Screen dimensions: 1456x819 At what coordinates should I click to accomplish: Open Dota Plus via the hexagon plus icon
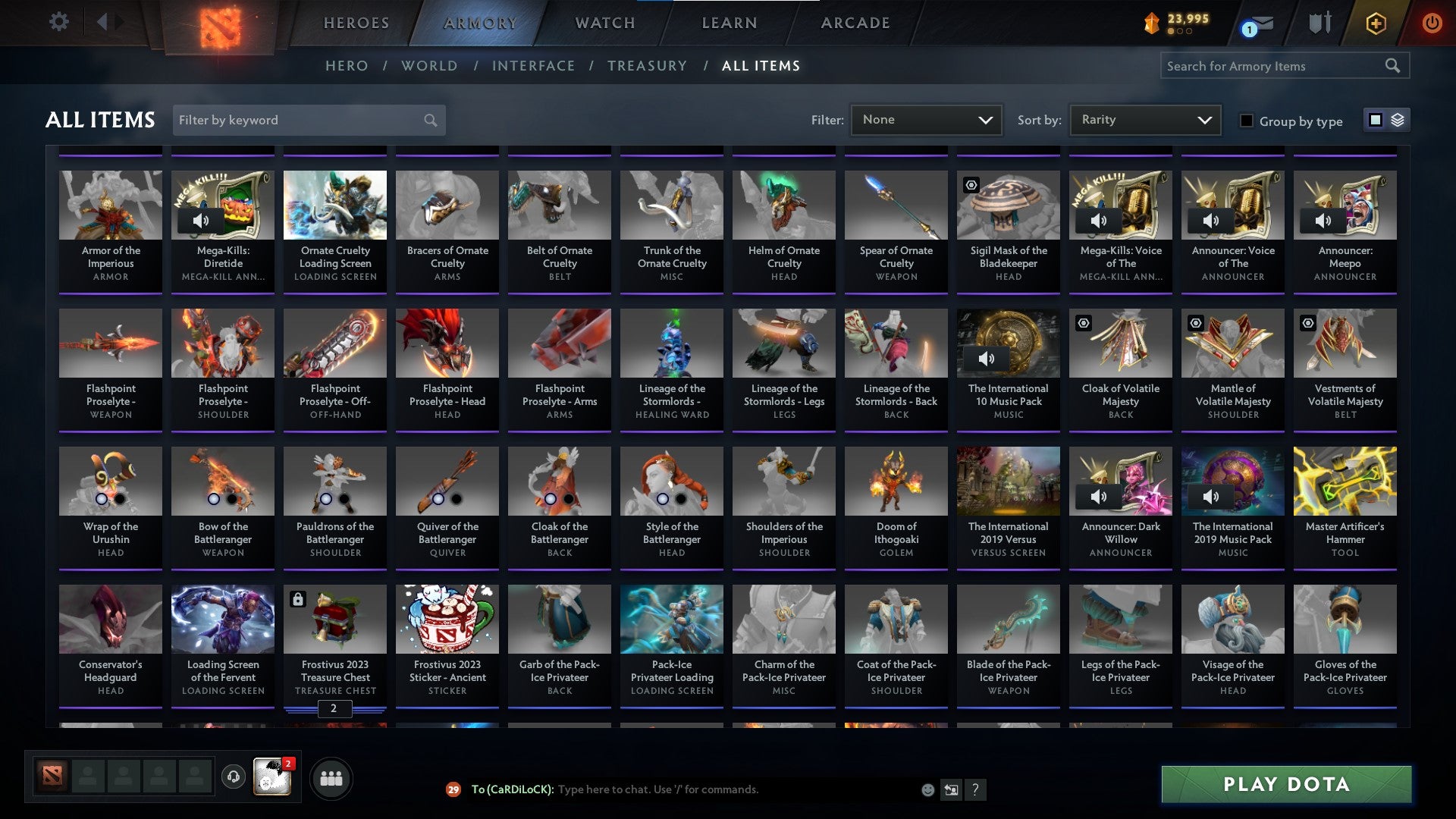[1375, 23]
